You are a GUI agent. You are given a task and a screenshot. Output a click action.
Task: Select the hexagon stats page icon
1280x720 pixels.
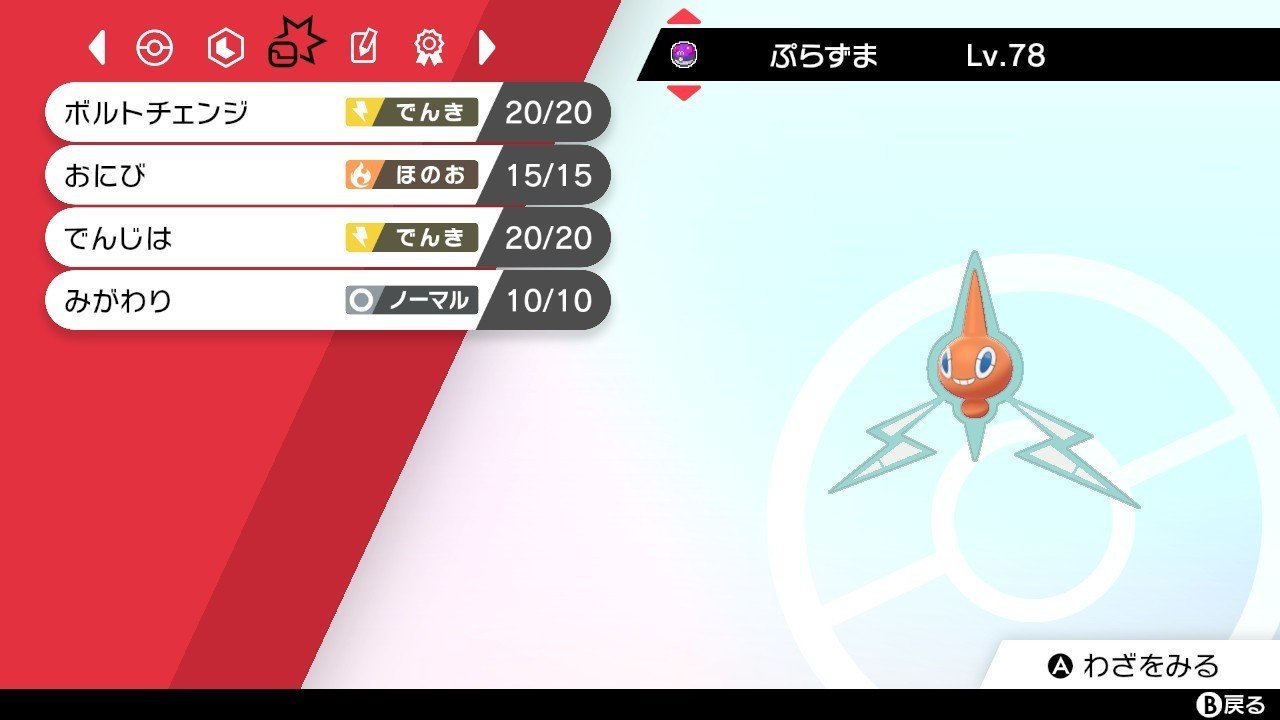224,46
